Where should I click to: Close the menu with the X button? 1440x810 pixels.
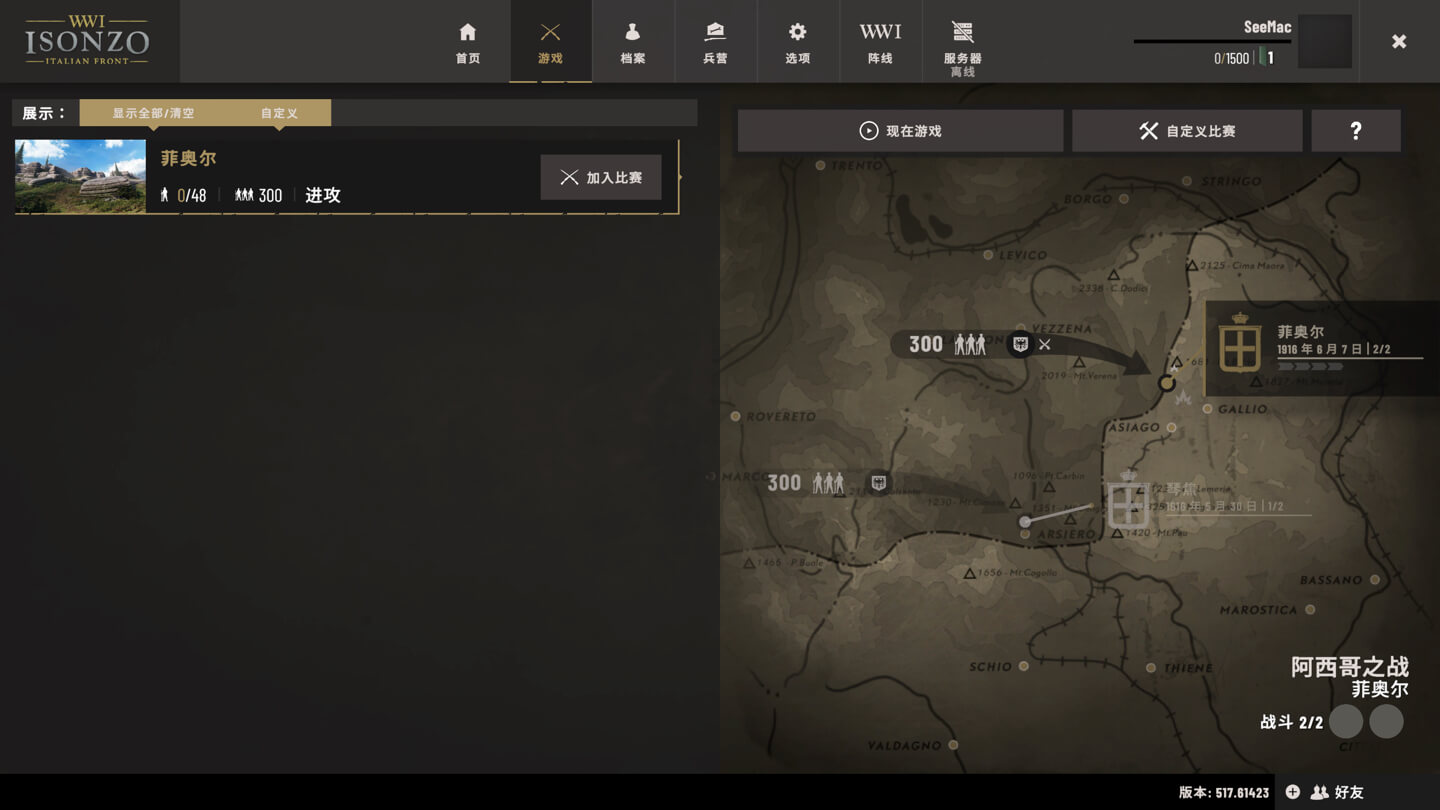[x=1399, y=41]
